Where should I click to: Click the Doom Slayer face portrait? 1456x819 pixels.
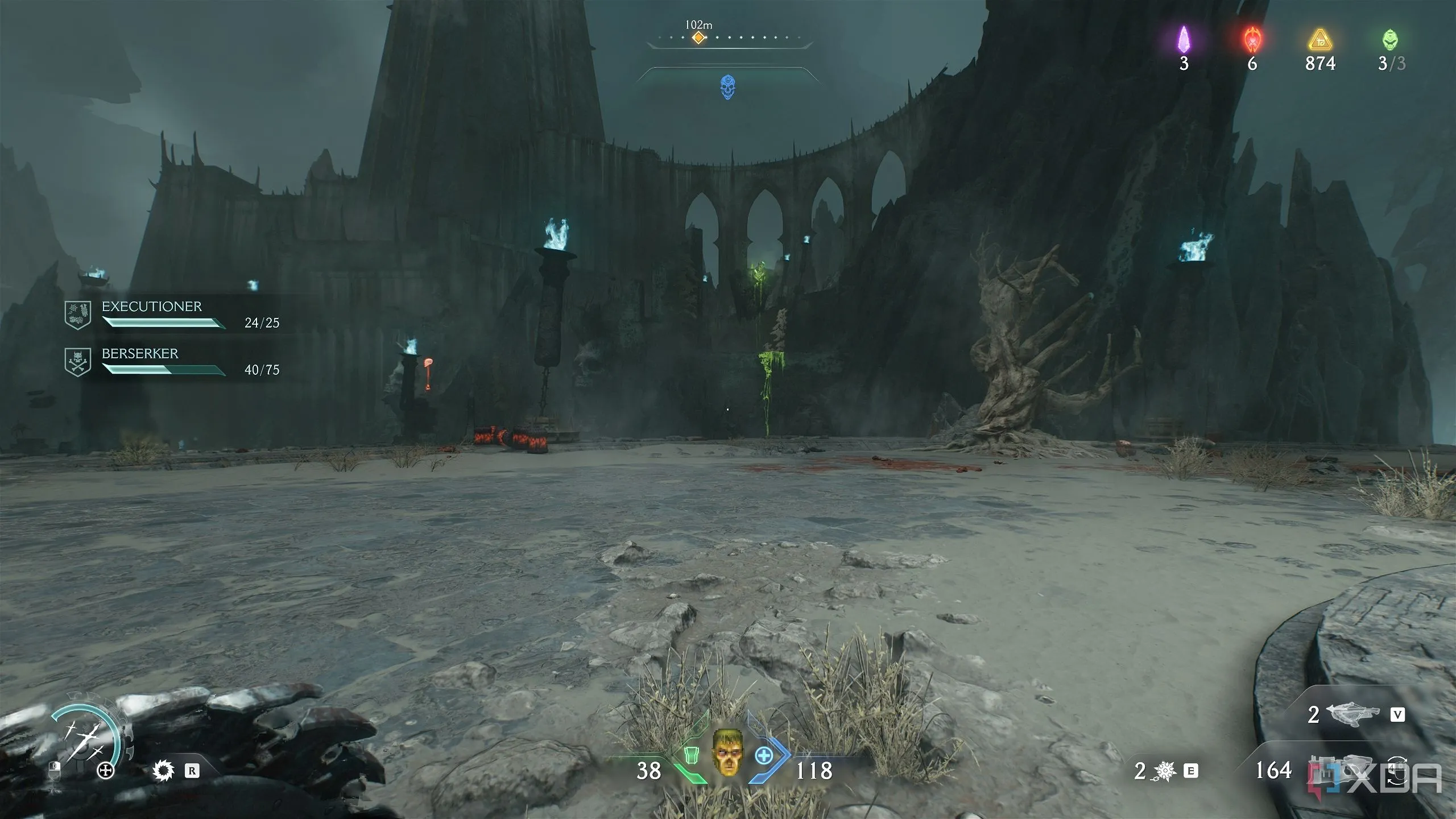(727, 752)
